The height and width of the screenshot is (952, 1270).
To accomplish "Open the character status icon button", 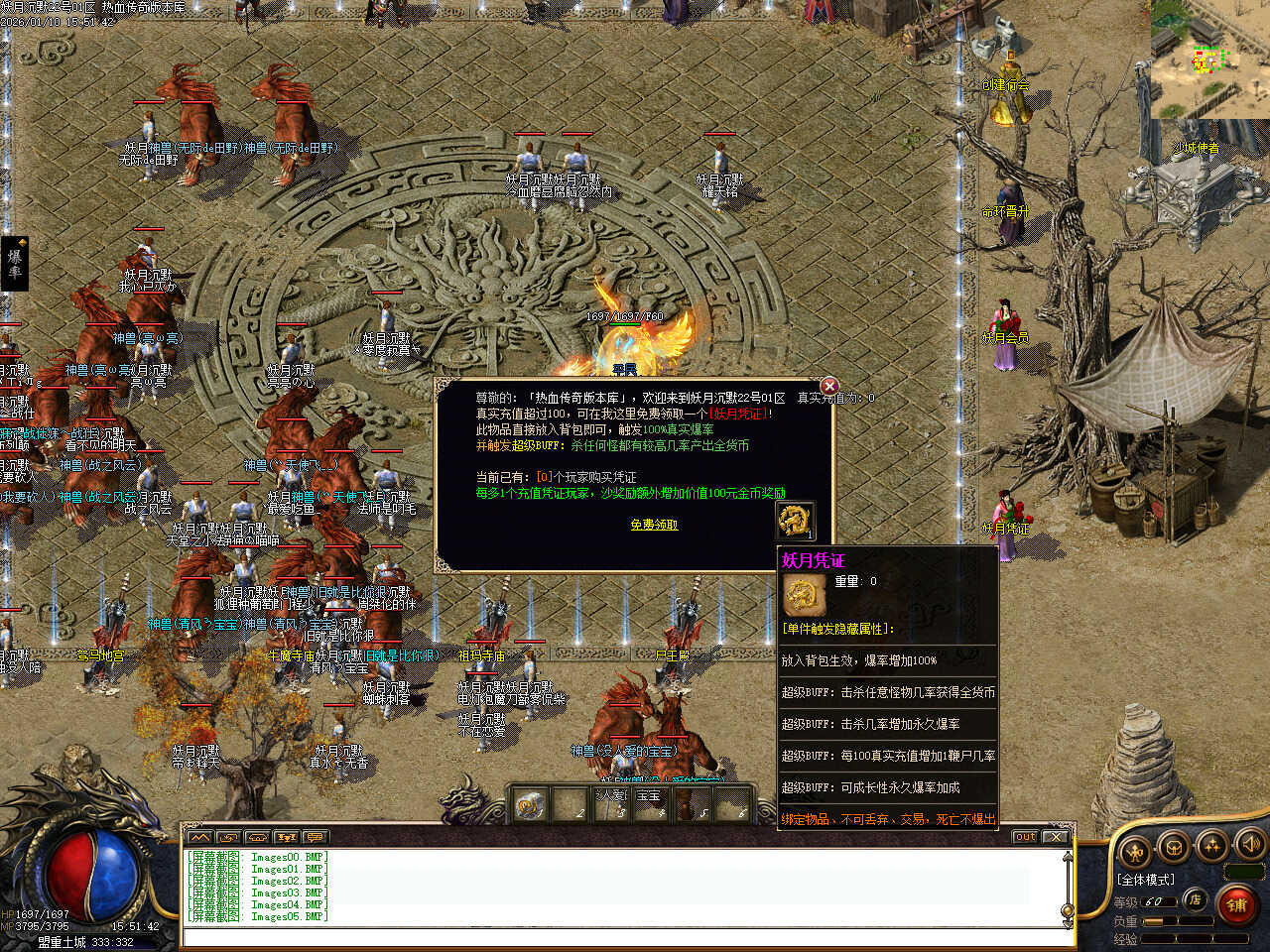I will pos(1134,850).
